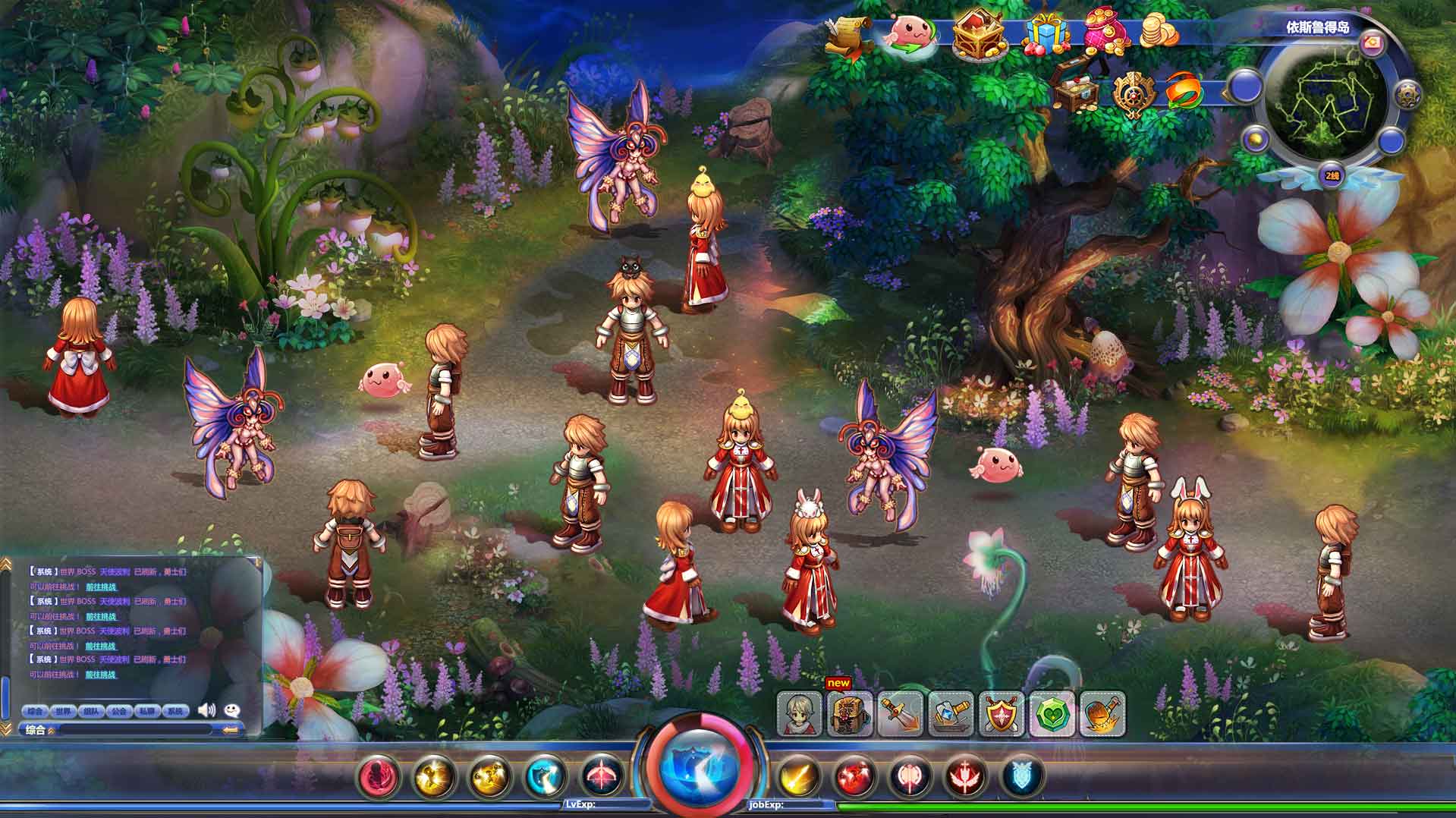This screenshot has width=1456, height=818.
Task: Open the emoji smiley face picker
Action: point(232,710)
